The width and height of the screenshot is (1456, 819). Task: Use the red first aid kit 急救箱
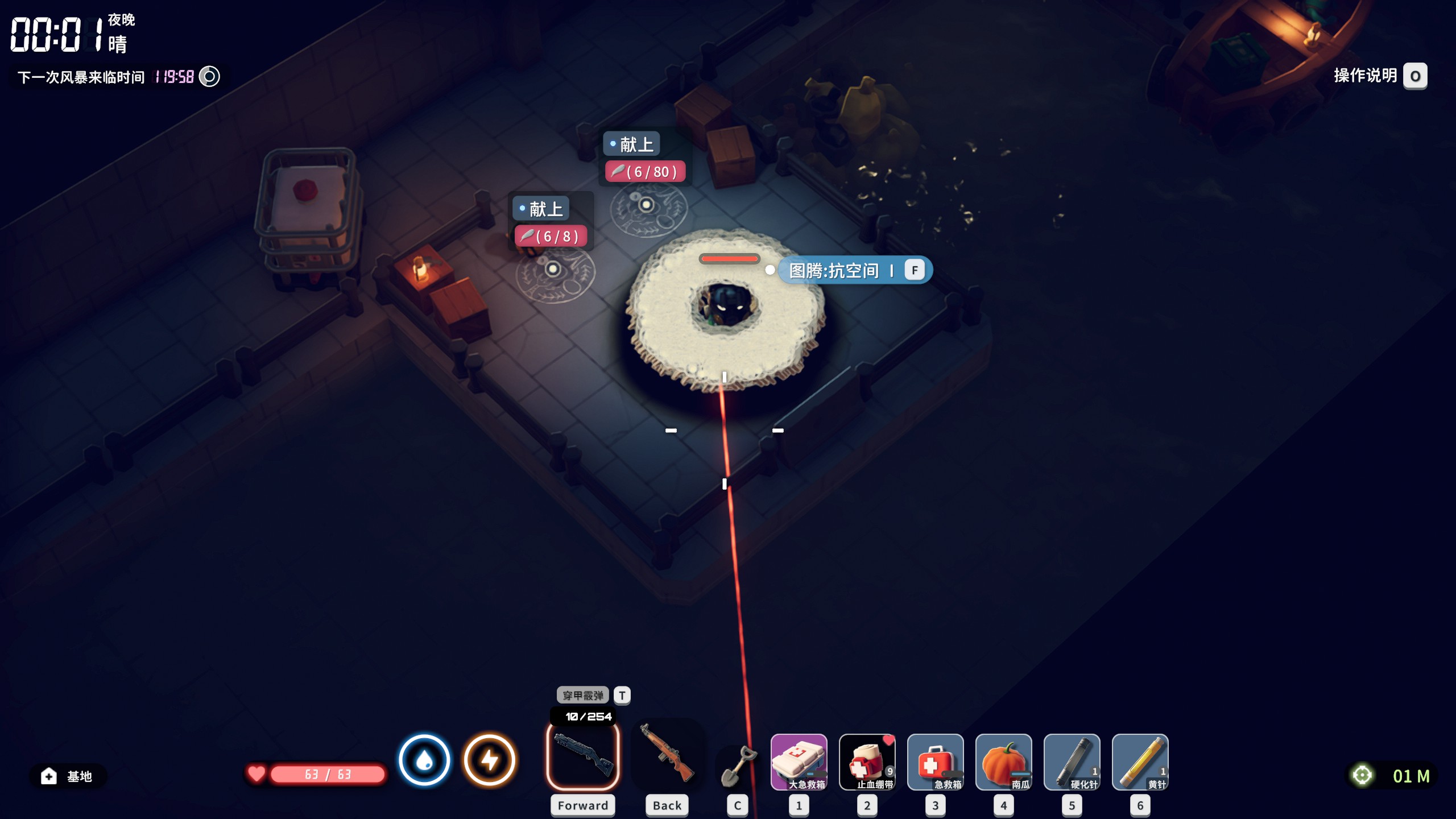(935, 762)
